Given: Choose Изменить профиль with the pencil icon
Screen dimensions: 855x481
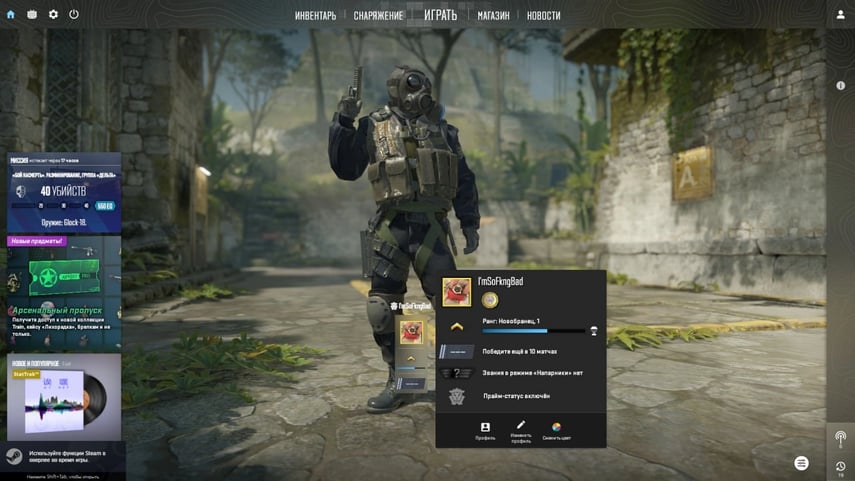Looking at the screenshot, I should (521, 431).
